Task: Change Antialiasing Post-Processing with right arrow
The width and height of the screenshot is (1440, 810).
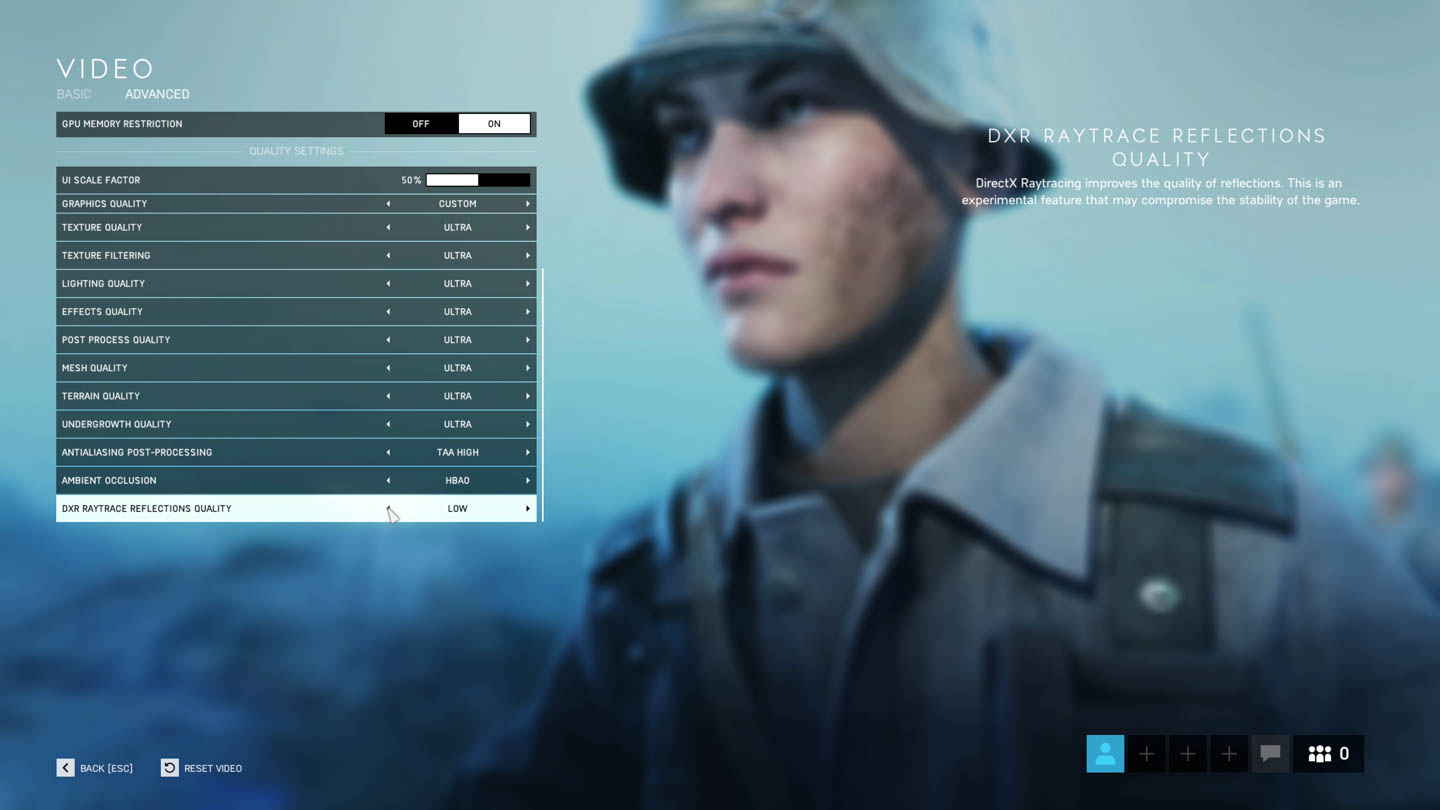Action: (528, 452)
